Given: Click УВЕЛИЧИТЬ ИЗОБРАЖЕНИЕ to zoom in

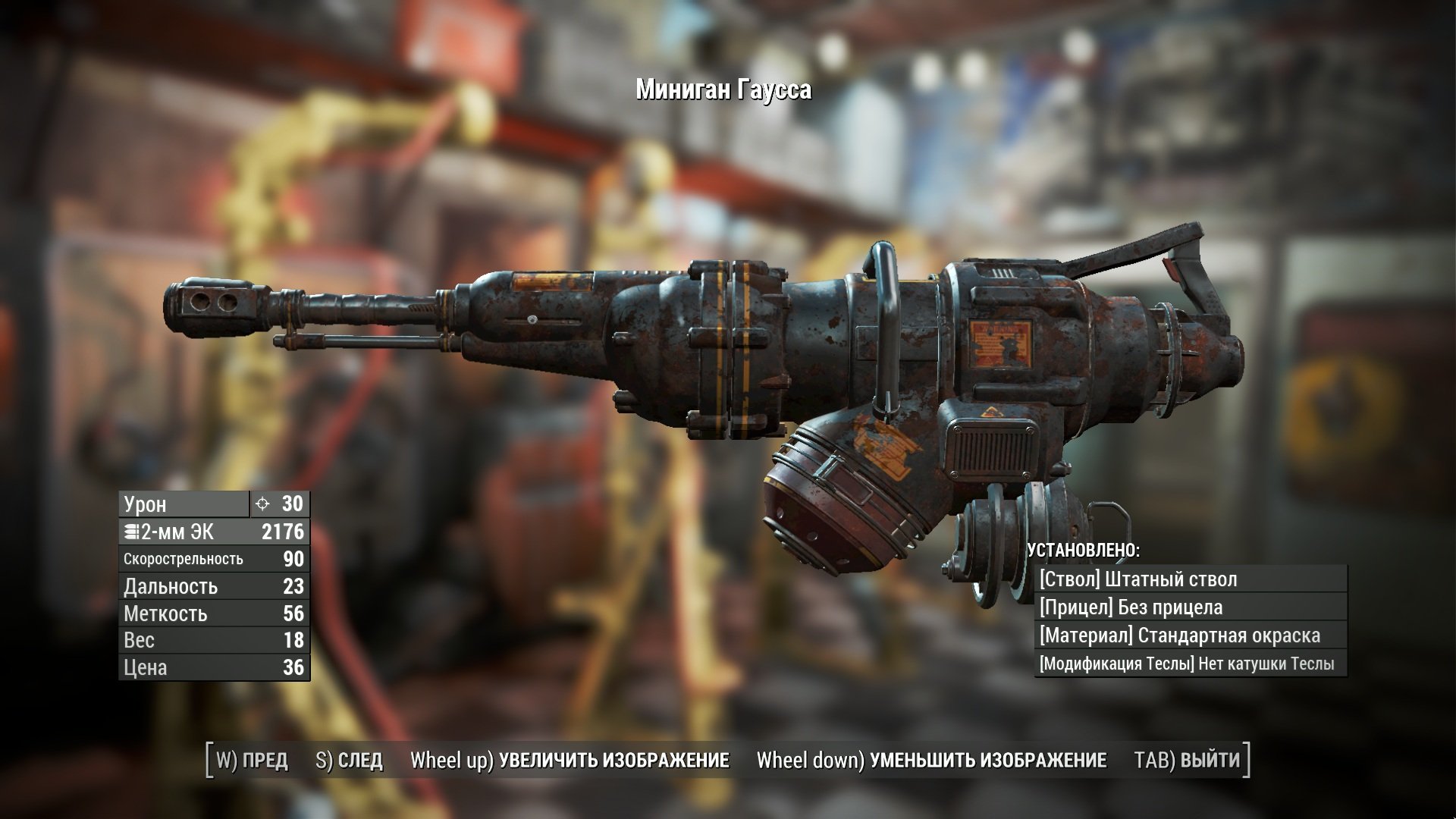Looking at the screenshot, I should point(570,761).
